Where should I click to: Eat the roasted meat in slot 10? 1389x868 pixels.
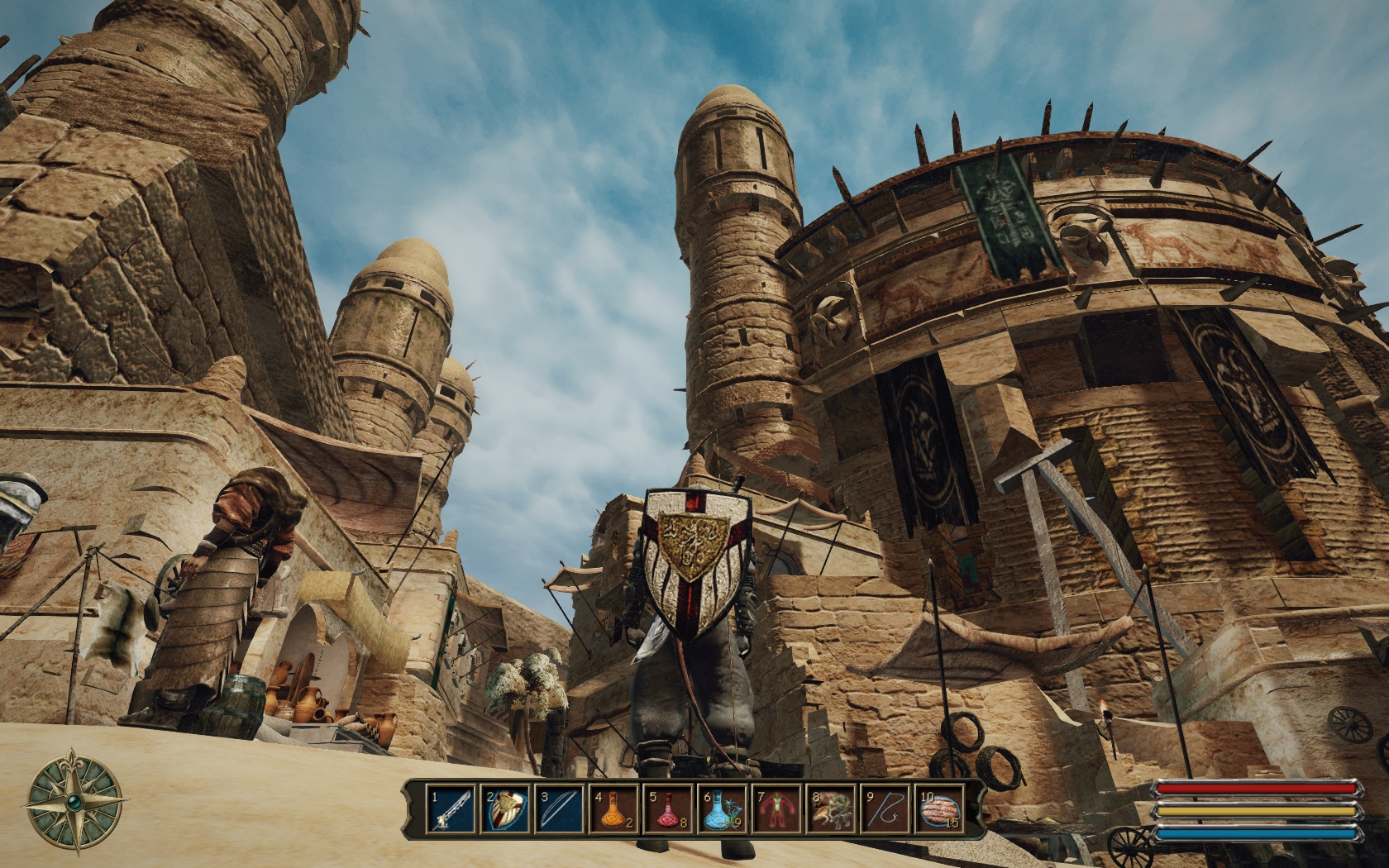click(940, 809)
